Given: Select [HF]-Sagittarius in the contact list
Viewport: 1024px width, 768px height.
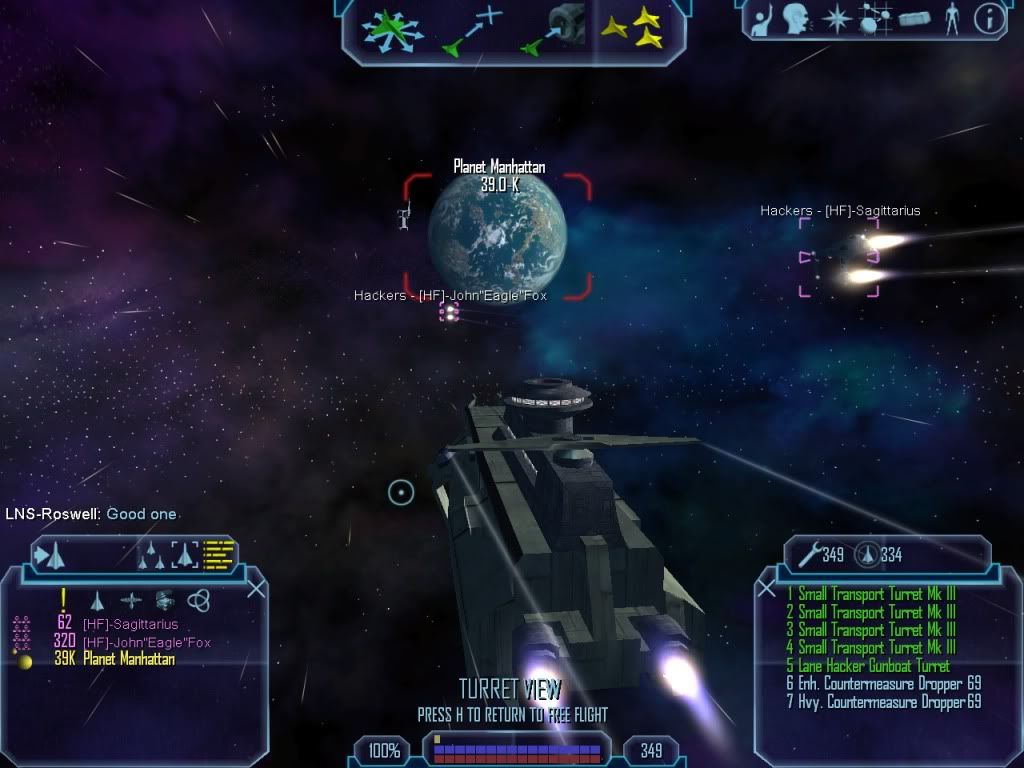Looking at the screenshot, I should [x=130, y=624].
